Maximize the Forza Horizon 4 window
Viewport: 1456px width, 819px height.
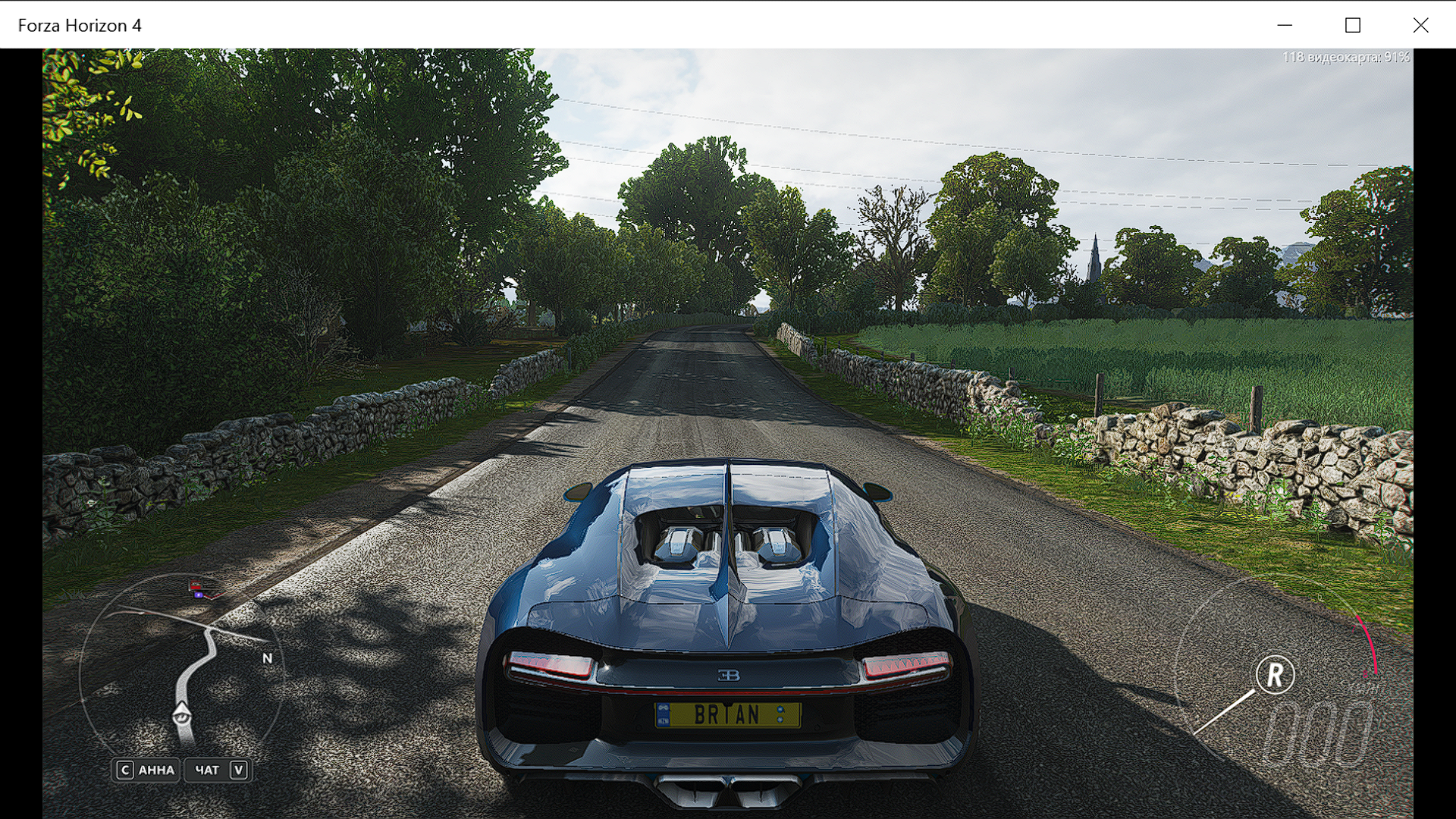1352,25
